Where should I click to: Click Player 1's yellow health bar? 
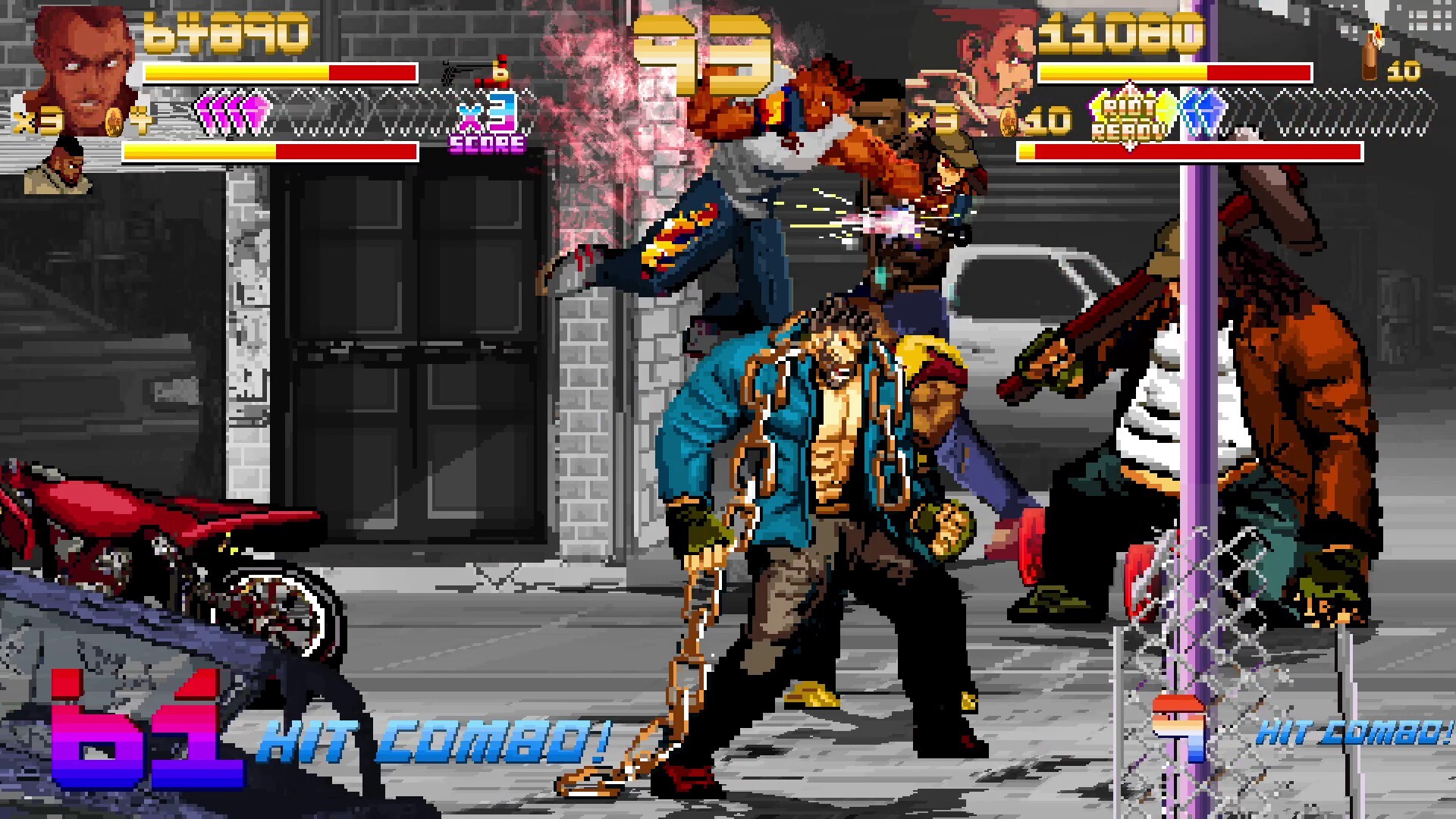click(x=235, y=74)
